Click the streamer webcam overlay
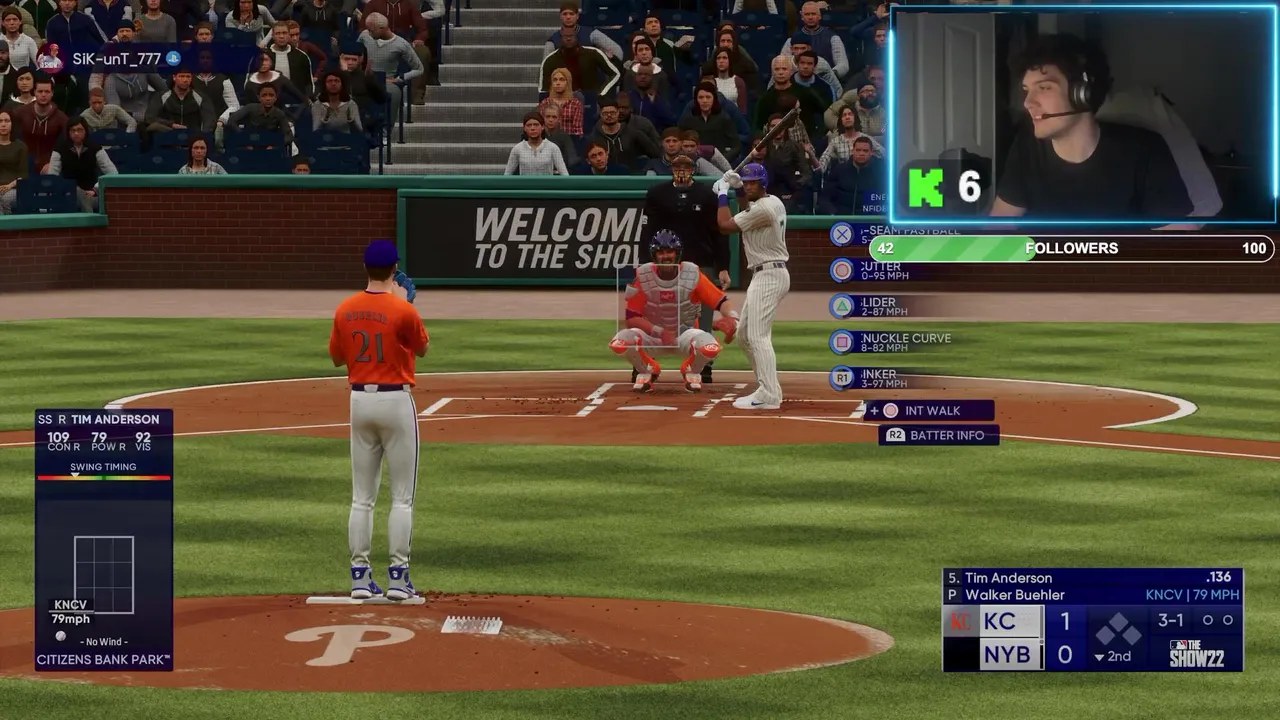 (1083, 112)
